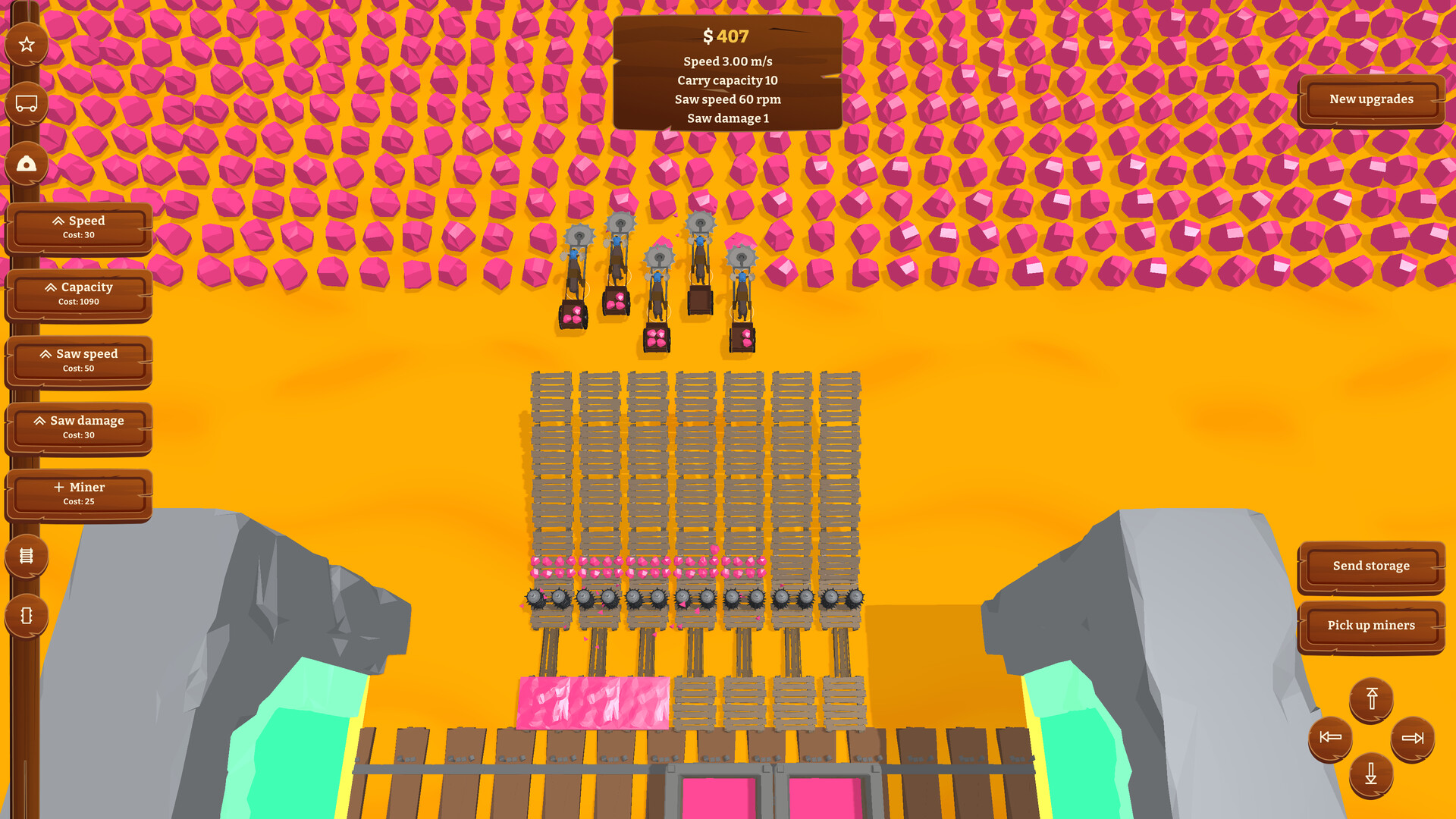Image resolution: width=1456 pixels, height=819 pixels.
Task: Click Pick up miners
Action: (1370, 625)
